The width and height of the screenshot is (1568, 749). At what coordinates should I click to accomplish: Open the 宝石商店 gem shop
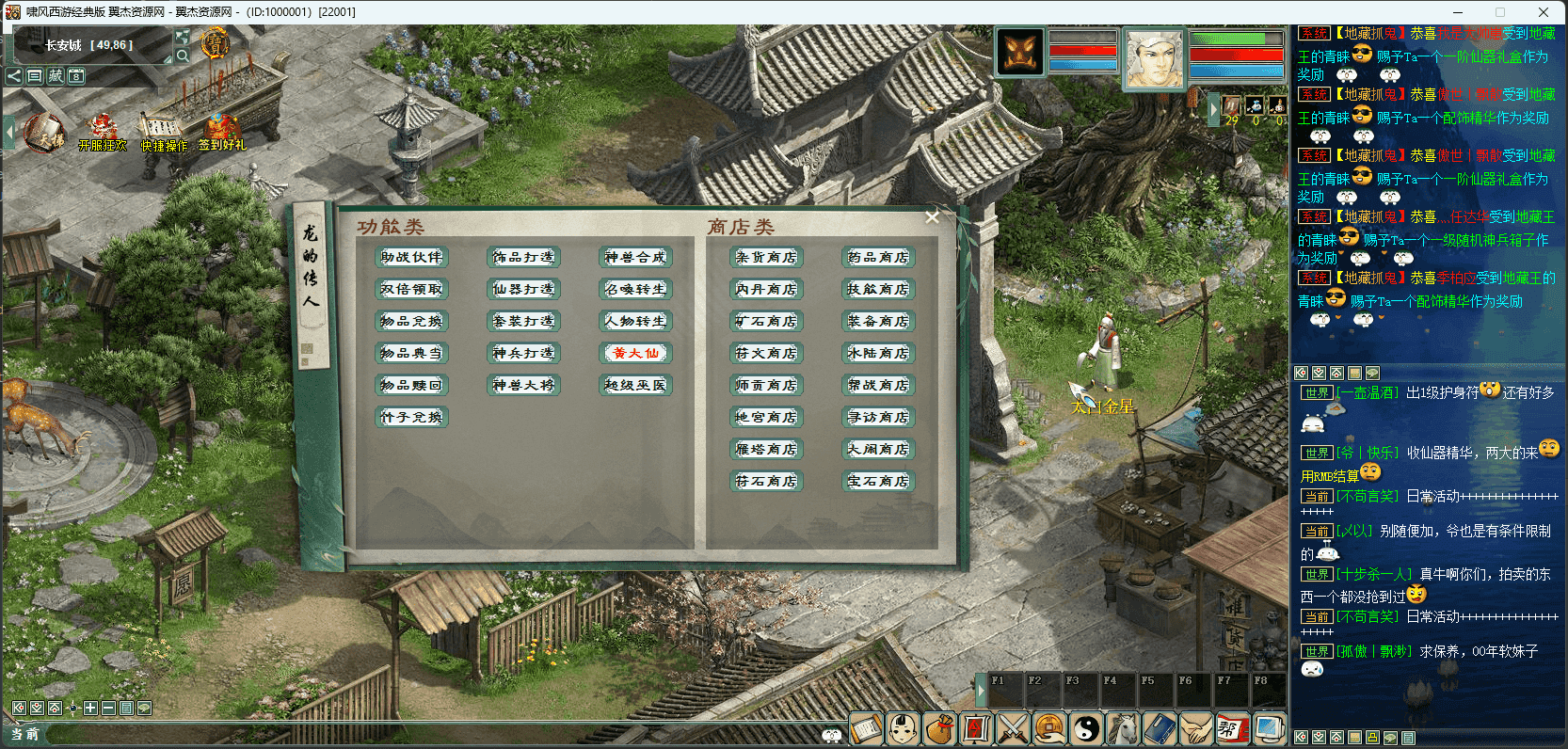(878, 481)
